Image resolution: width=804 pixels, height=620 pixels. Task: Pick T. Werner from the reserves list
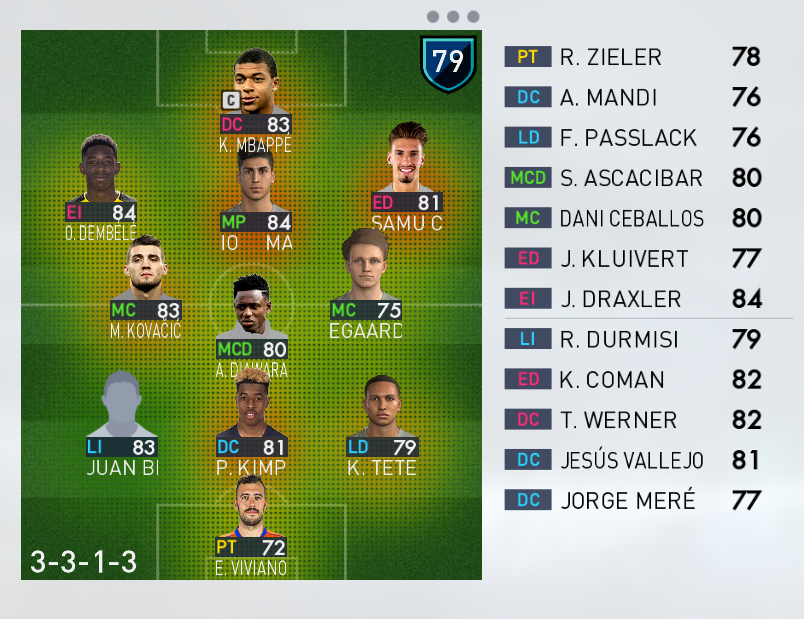(x=635, y=420)
